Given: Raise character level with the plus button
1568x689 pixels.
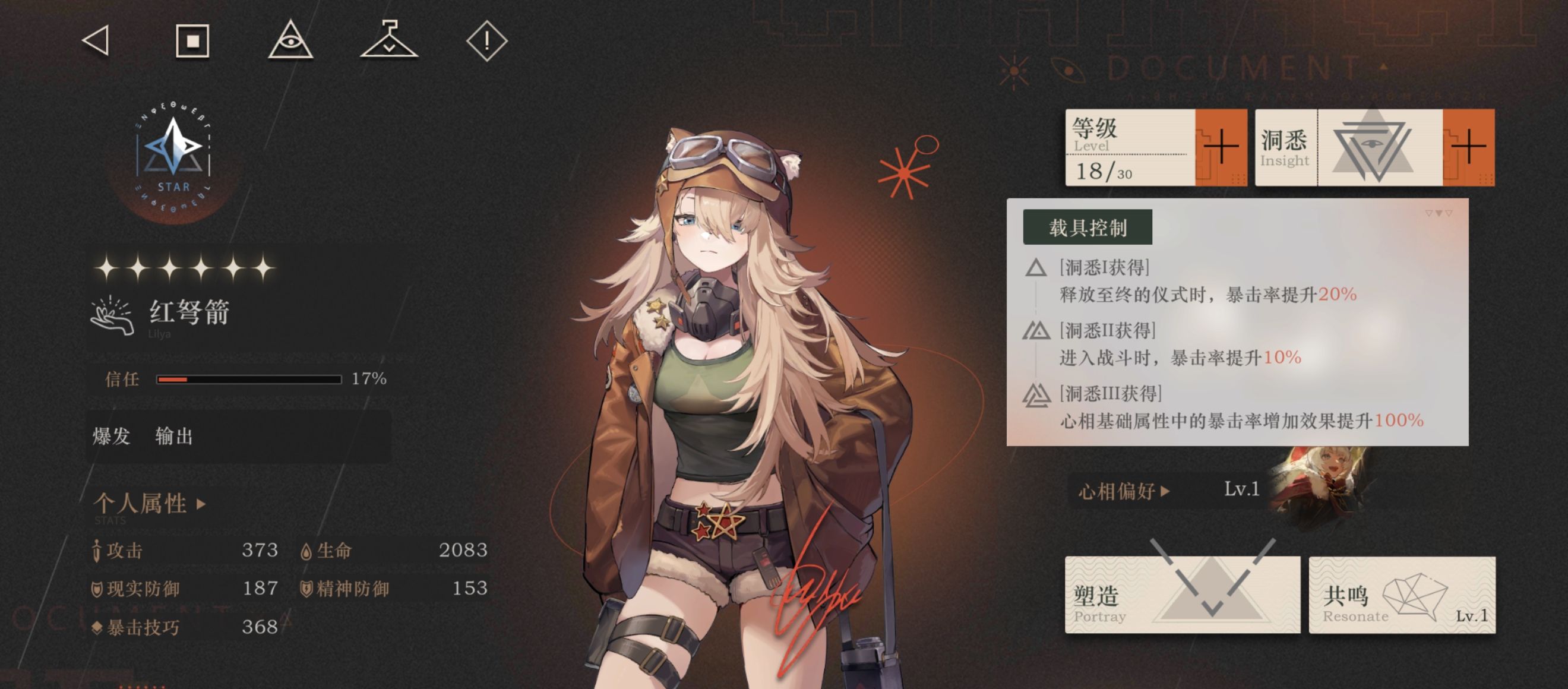Looking at the screenshot, I should (x=1221, y=147).
